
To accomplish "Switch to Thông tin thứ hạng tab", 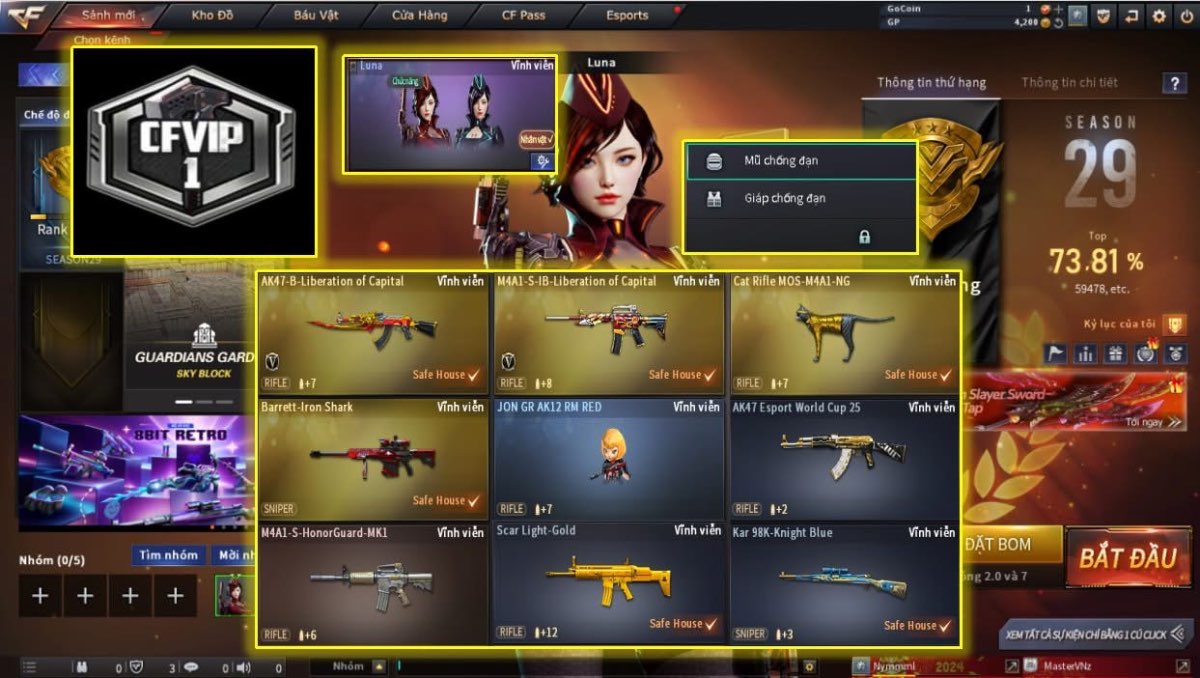I will coord(931,82).
